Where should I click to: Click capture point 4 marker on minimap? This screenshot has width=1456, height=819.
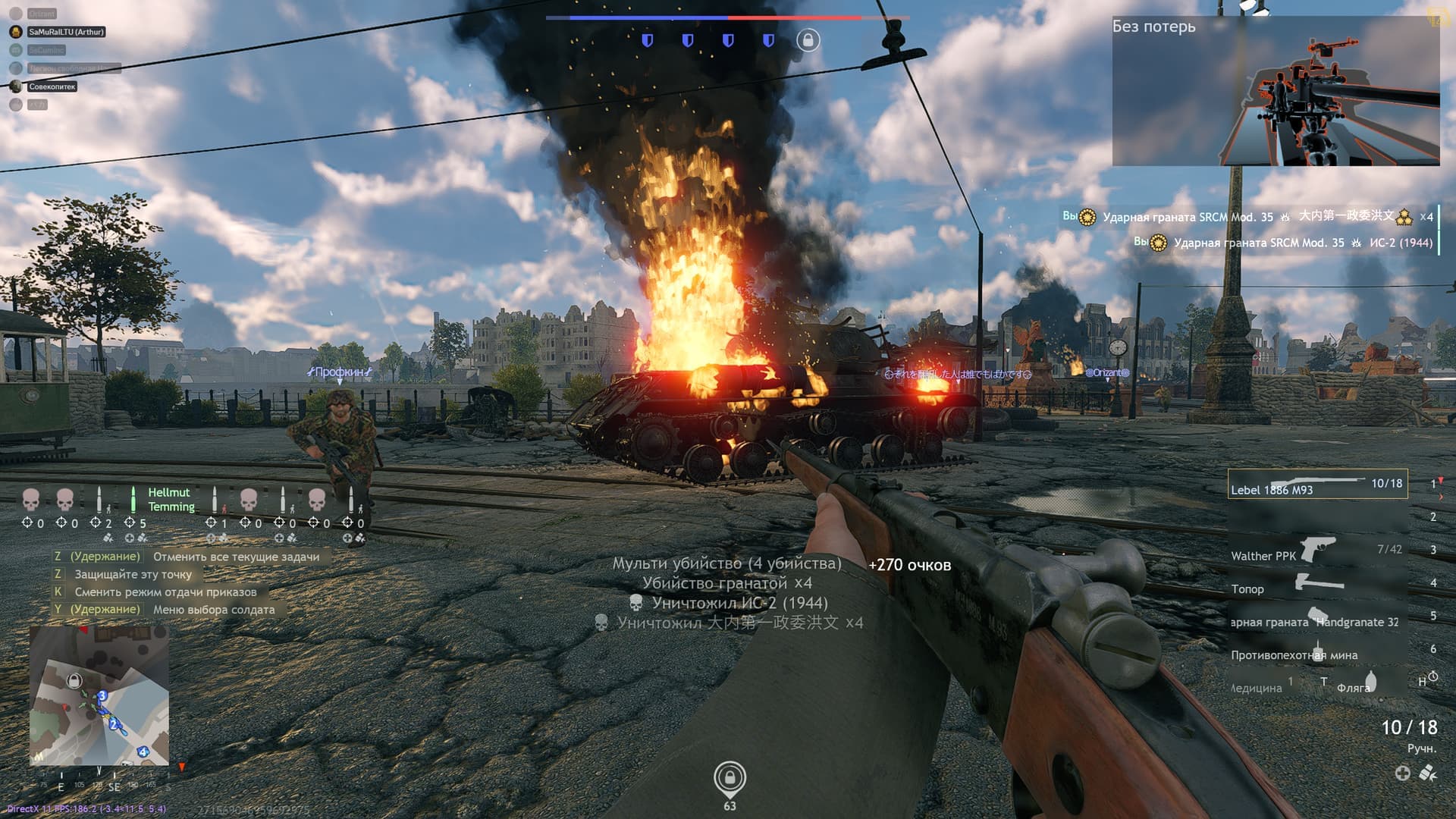143,752
